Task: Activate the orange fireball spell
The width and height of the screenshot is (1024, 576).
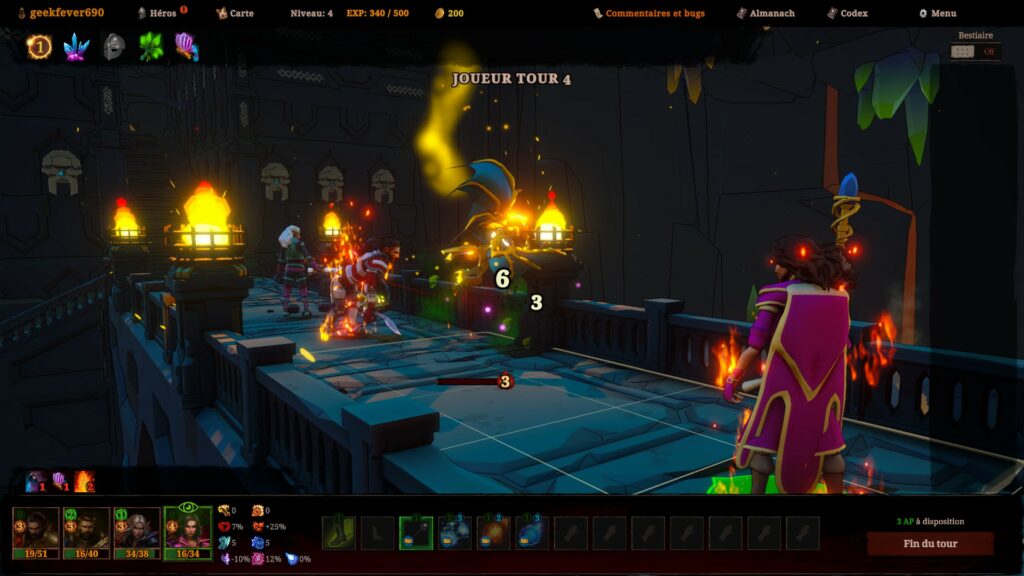Action: pos(494,533)
